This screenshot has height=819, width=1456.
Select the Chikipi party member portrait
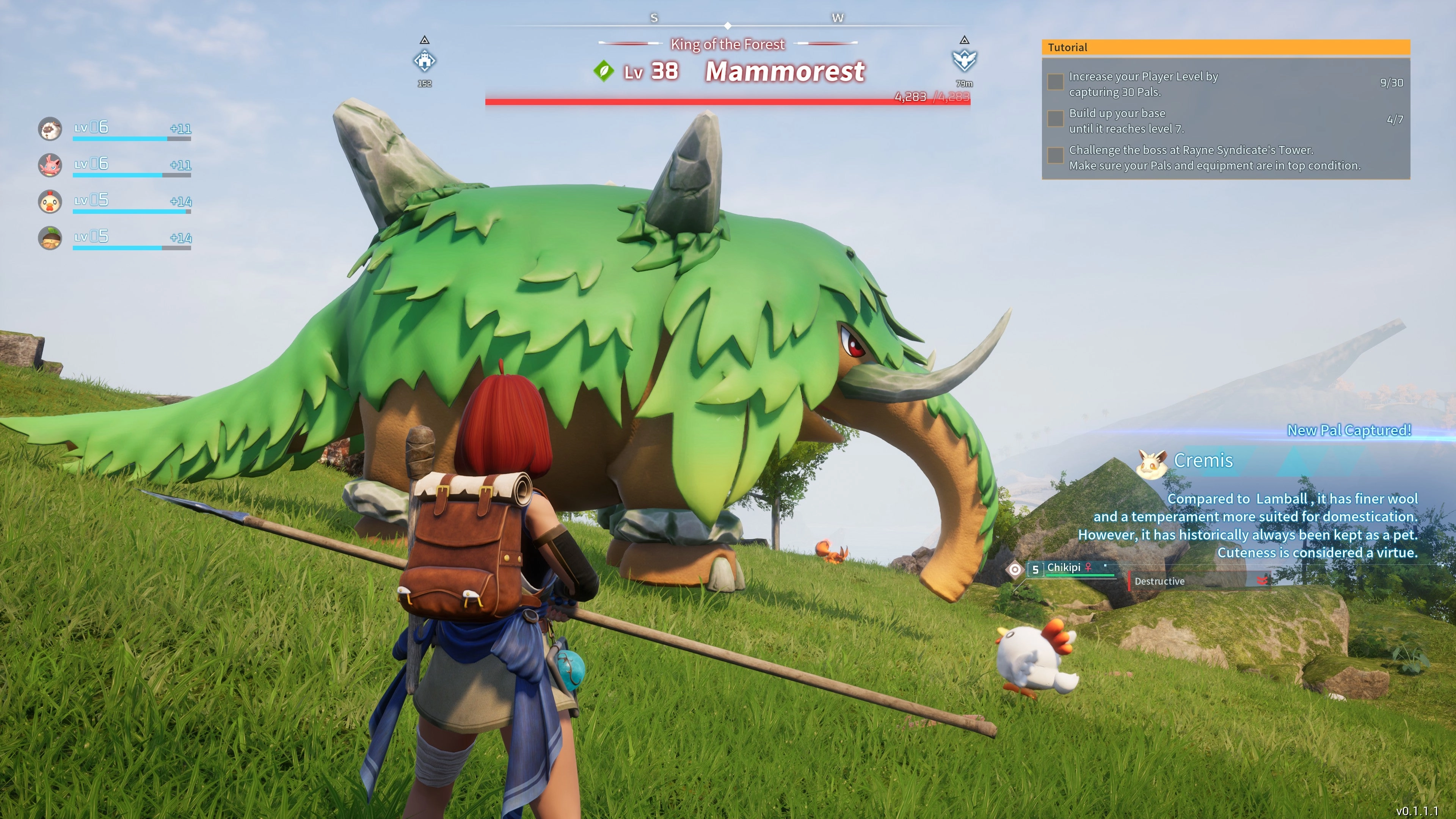pos(50,202)
